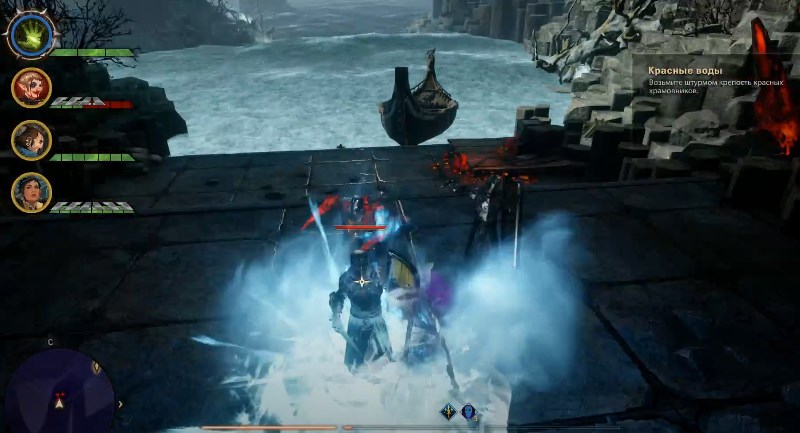800x433 pixels.
Task: Select the blonde elf companion portrait
Action: [x=31, y=88]
